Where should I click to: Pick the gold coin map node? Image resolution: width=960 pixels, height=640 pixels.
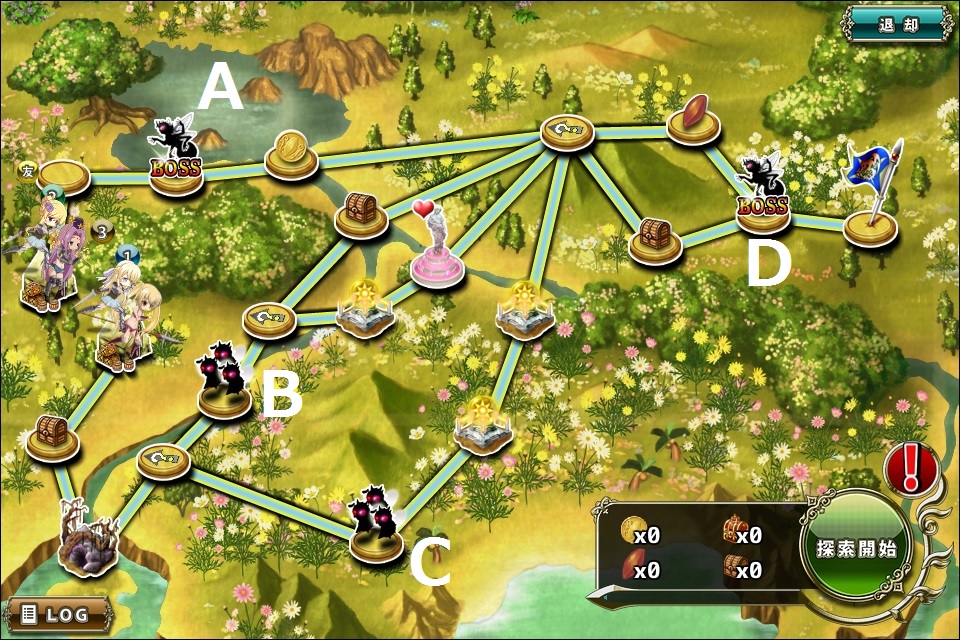click(x=291, y=151)
